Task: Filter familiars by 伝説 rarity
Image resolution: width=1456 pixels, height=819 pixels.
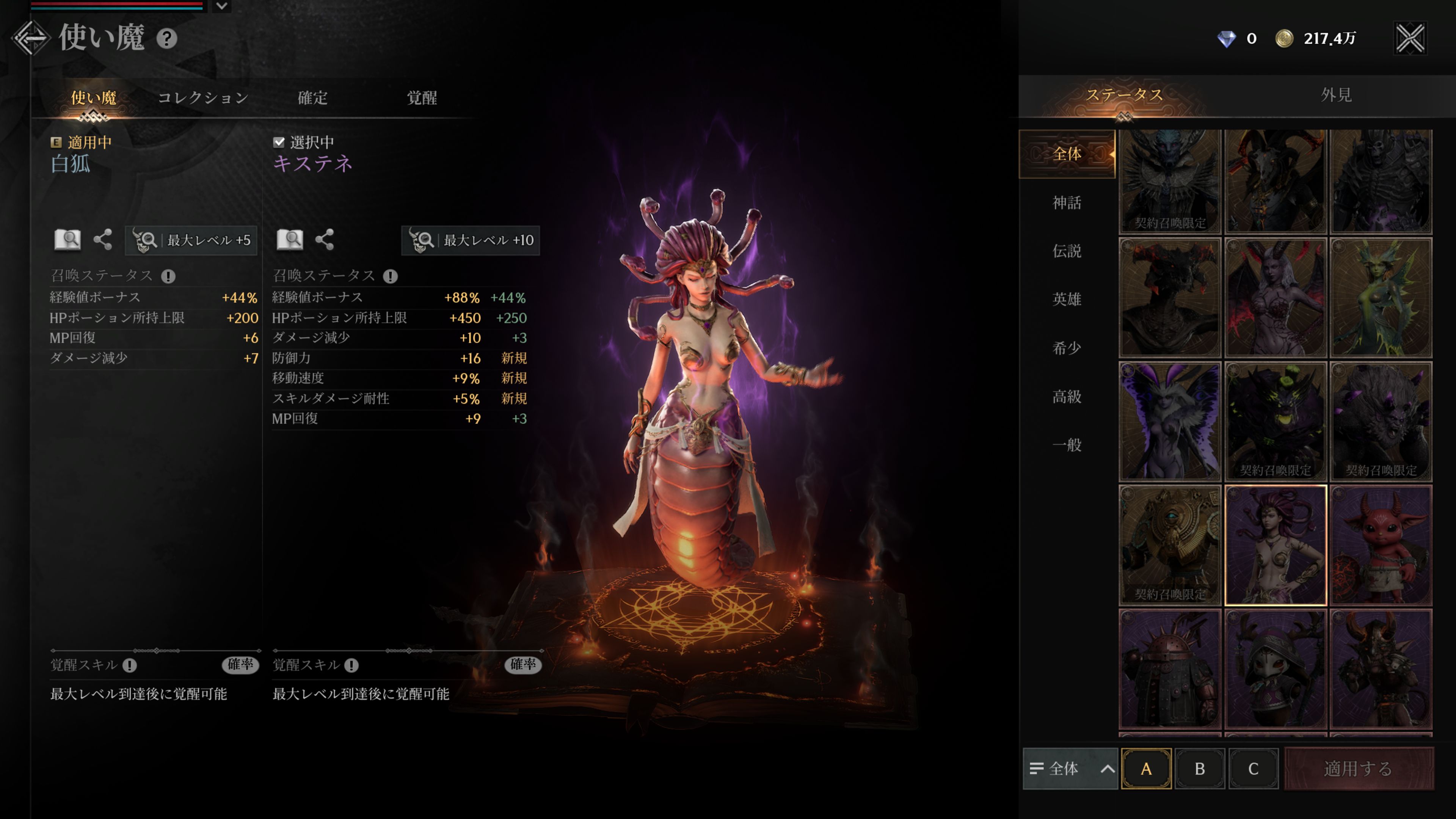Action: click(1067, 251)
